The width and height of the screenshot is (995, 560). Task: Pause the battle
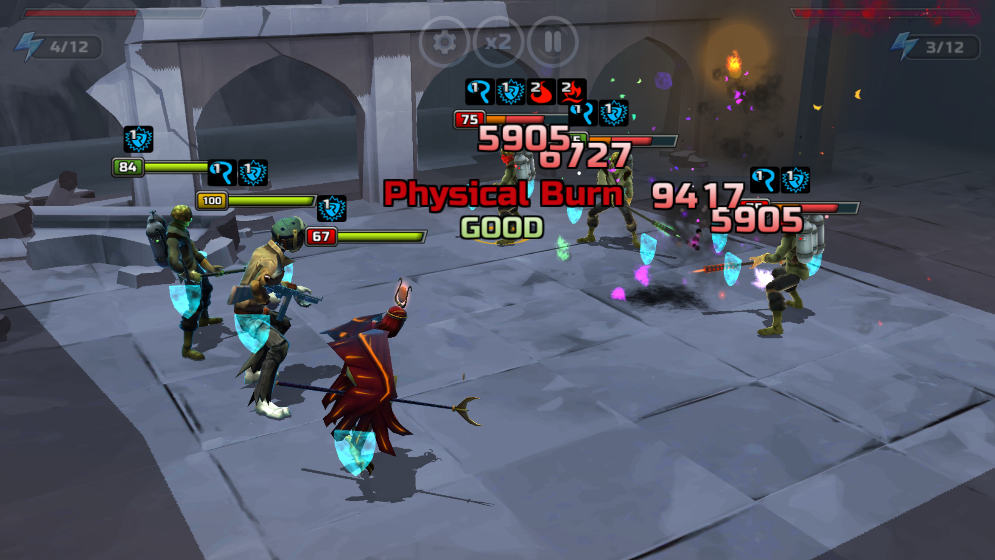552,42
